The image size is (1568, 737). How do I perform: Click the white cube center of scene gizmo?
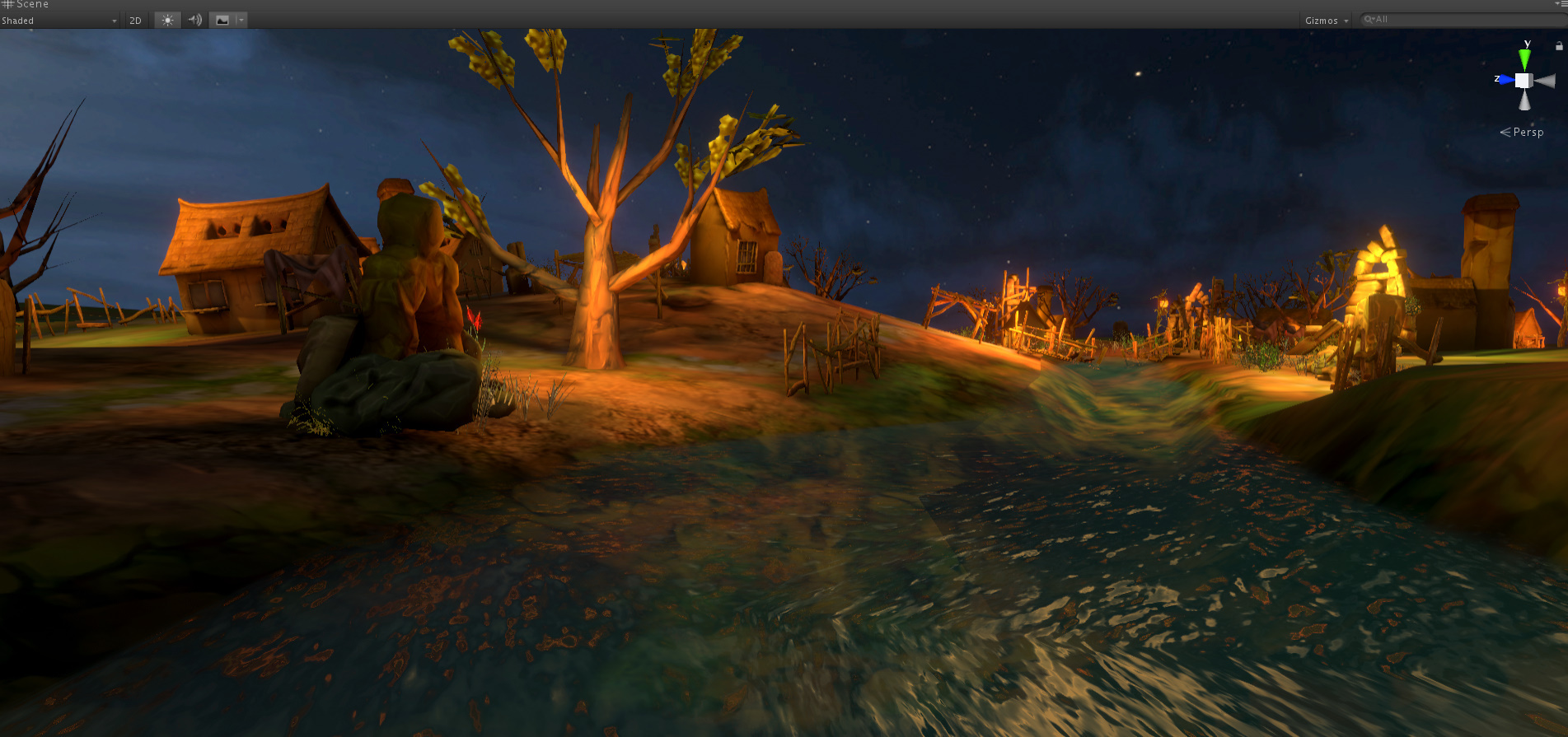tap(1524, 81)
